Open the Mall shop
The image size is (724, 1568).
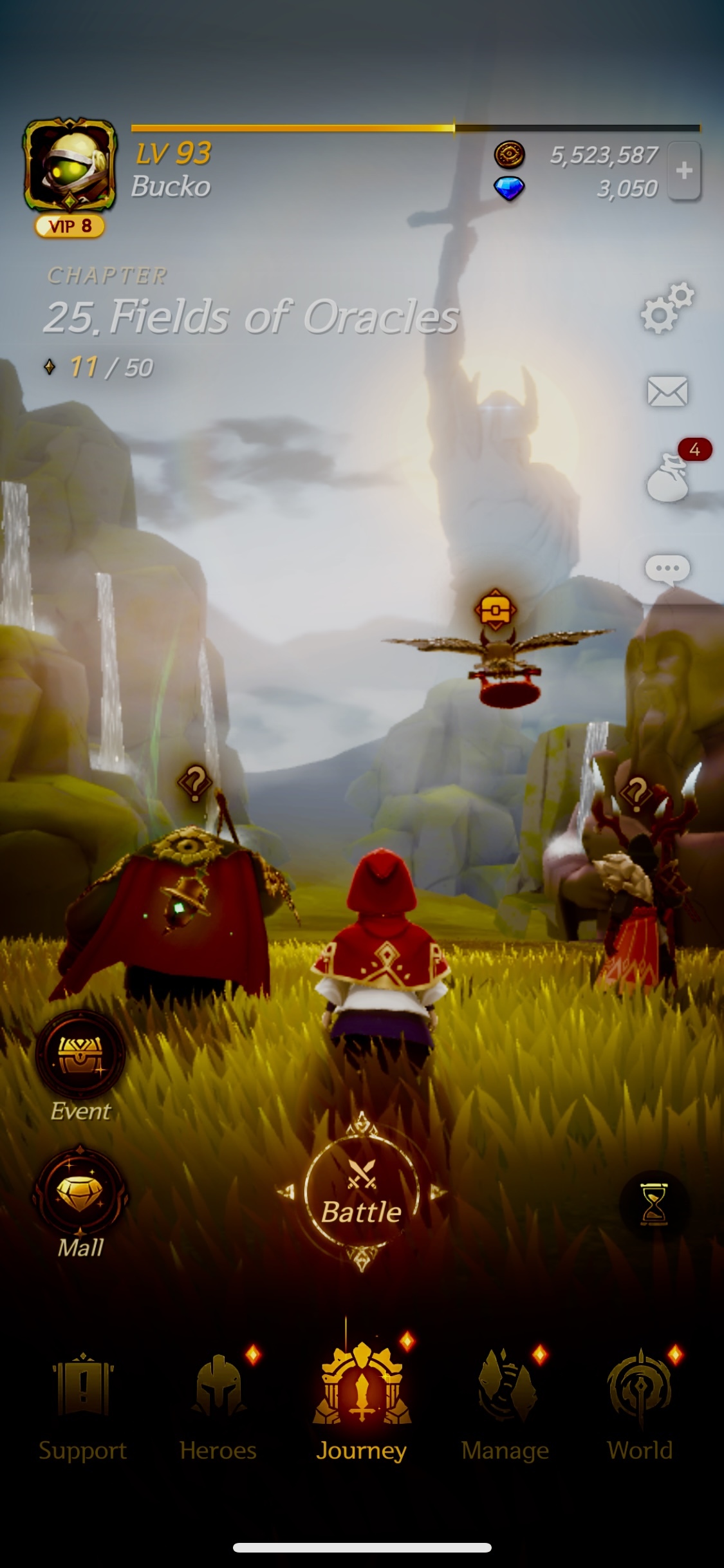click(x=80, y=1191)
